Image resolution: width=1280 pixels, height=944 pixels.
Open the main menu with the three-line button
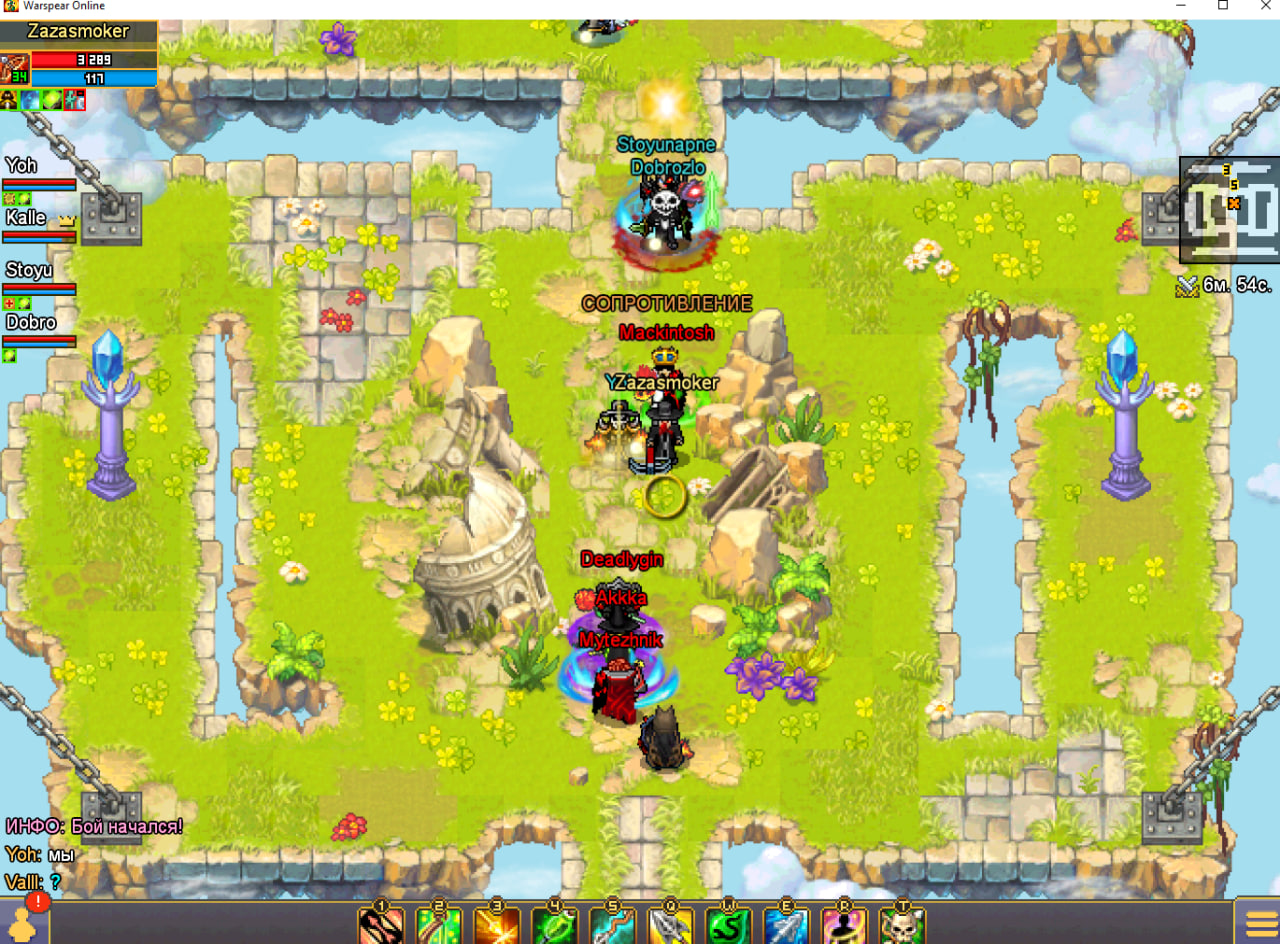click(x=1256, y=922)
